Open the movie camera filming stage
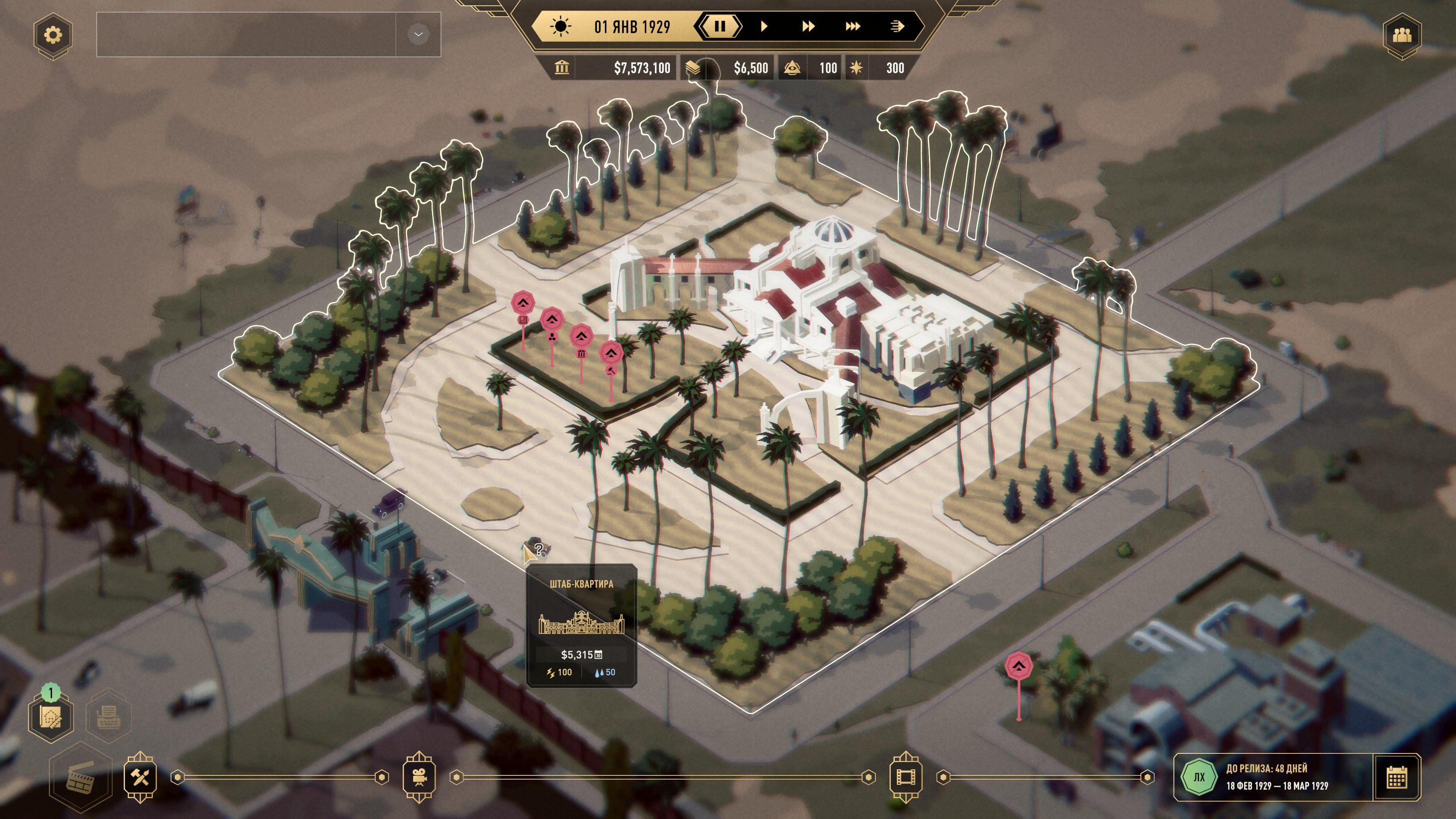The image size is (1456, 819). point(419,778)
